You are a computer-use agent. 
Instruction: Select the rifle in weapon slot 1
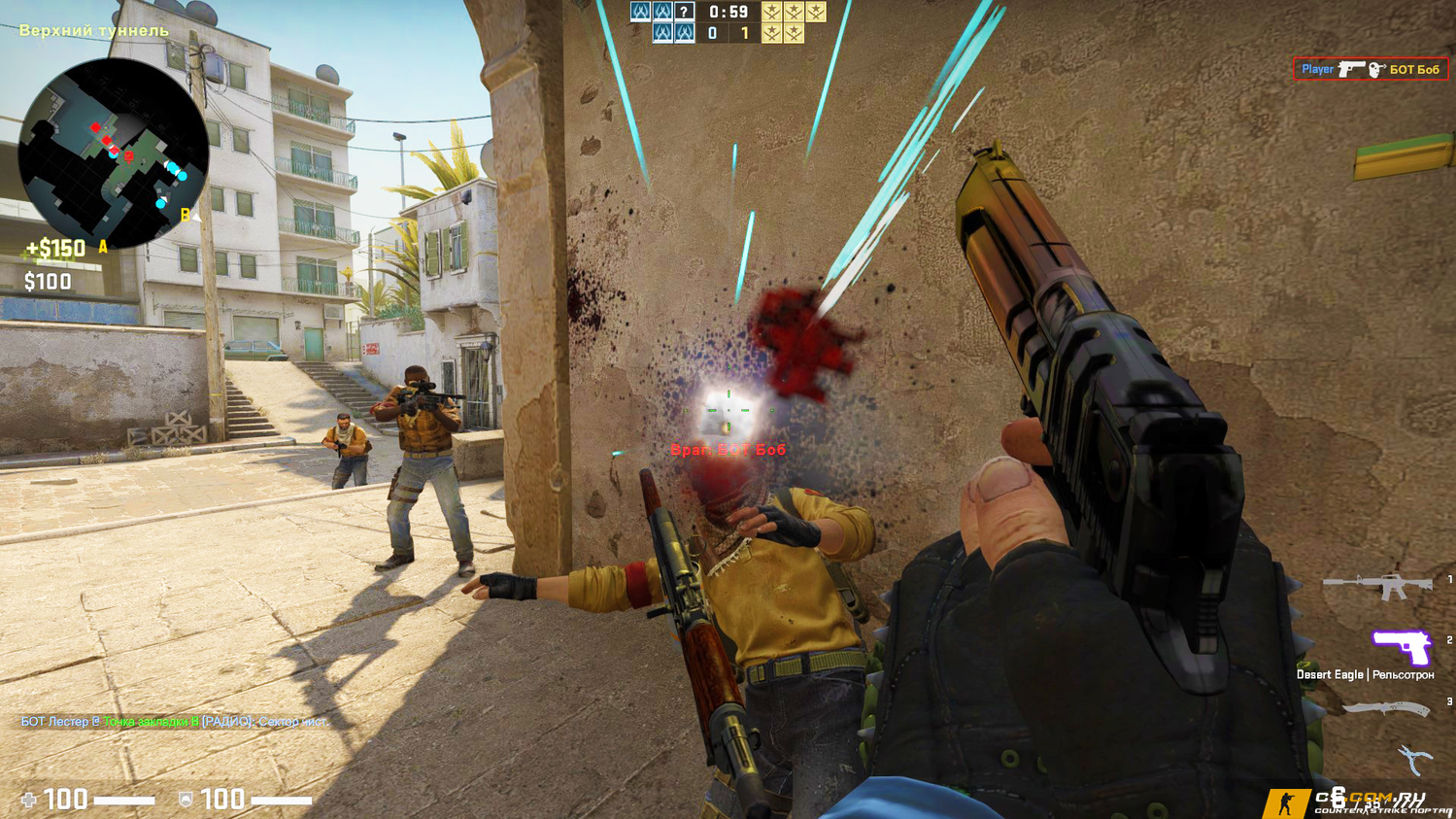point(1377,586)
